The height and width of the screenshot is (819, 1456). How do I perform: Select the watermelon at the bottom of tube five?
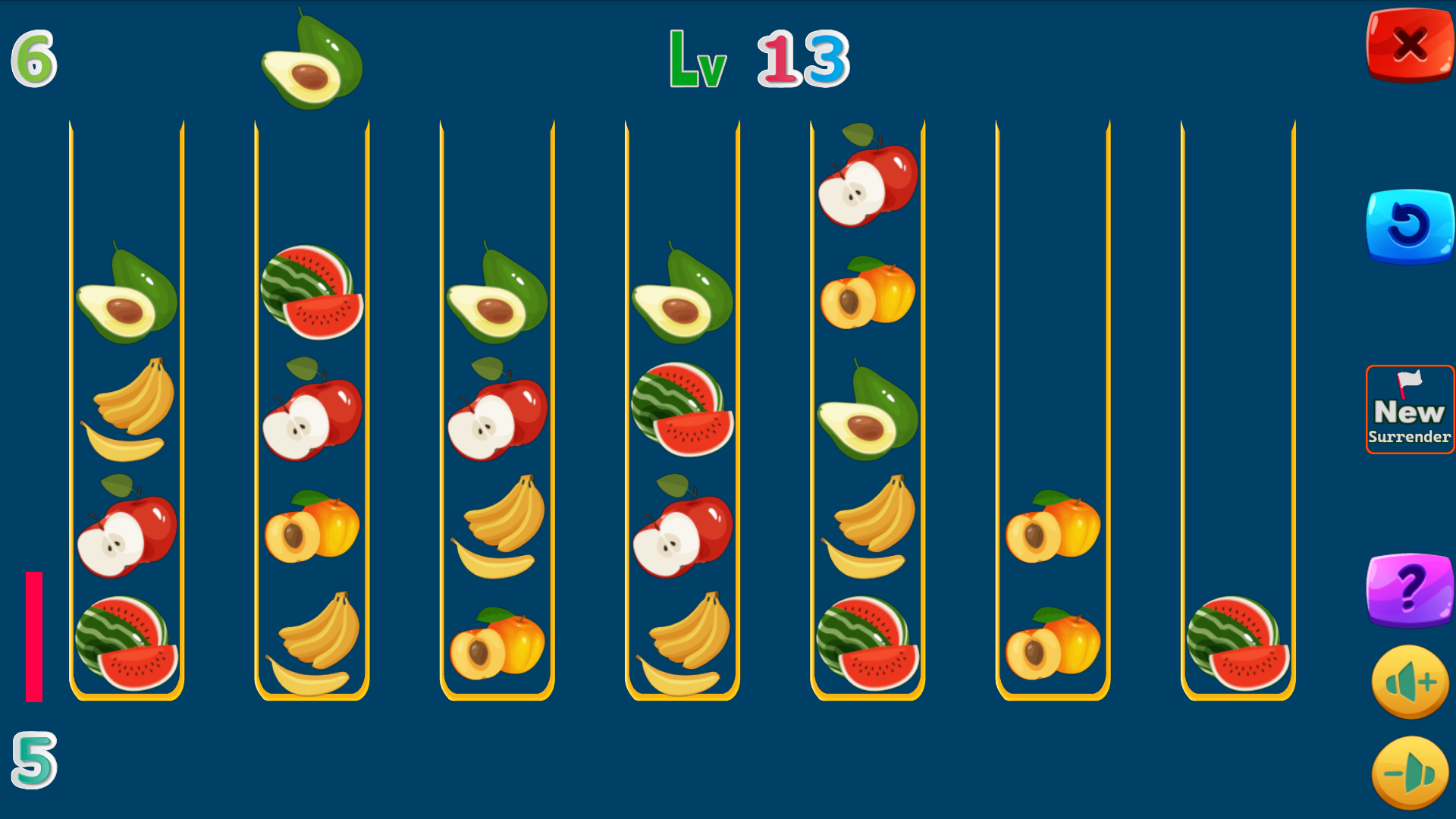click(868, 641)
